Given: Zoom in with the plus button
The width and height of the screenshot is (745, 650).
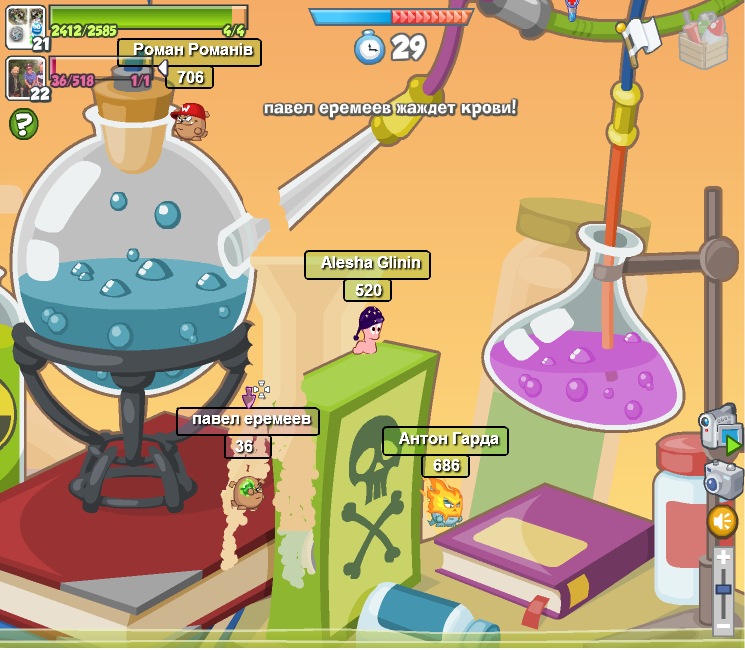Looking at the screenshot, I should pyautogui.click(x=723, y=558).
